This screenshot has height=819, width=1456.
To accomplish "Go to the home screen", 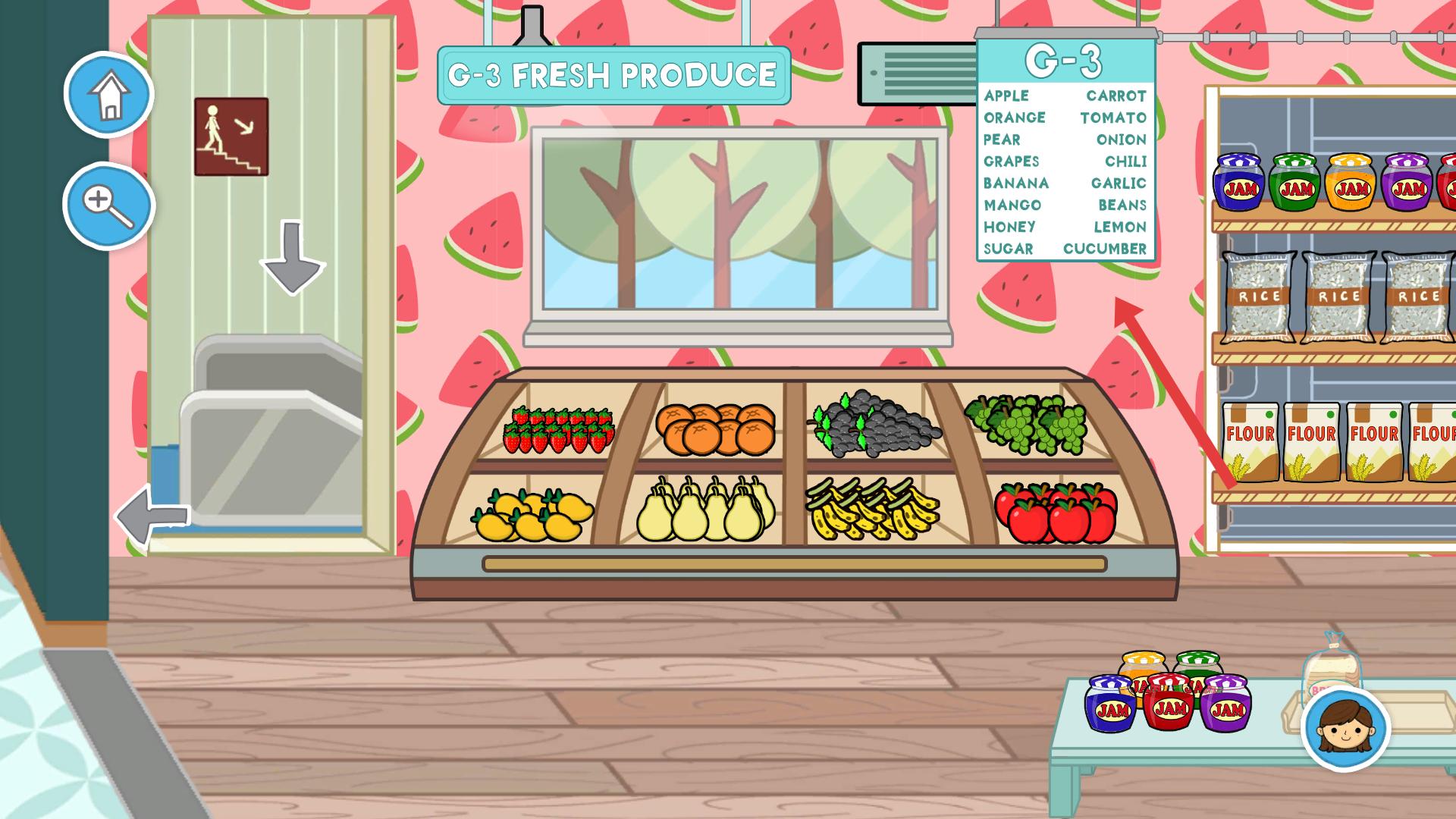I will 109,95.
